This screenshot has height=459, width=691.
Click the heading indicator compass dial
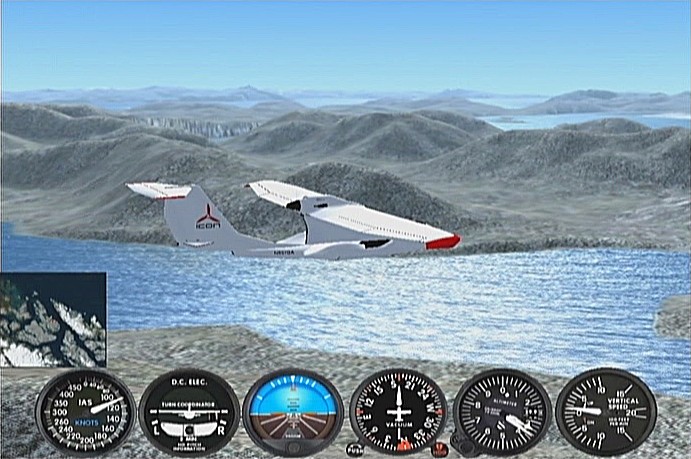(398, 412)
